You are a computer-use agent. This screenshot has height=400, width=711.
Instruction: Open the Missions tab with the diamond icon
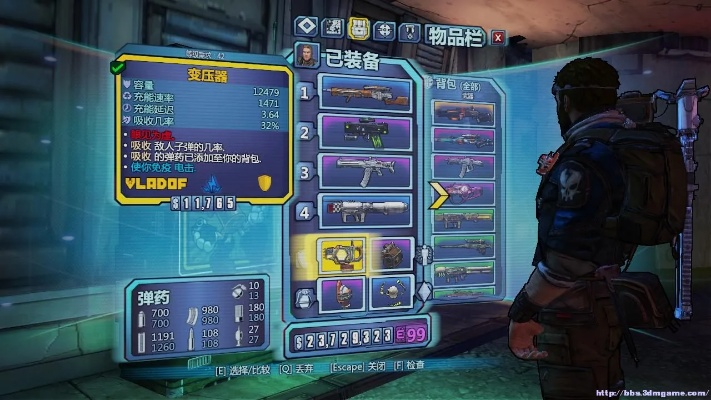(x=305, y=27)
